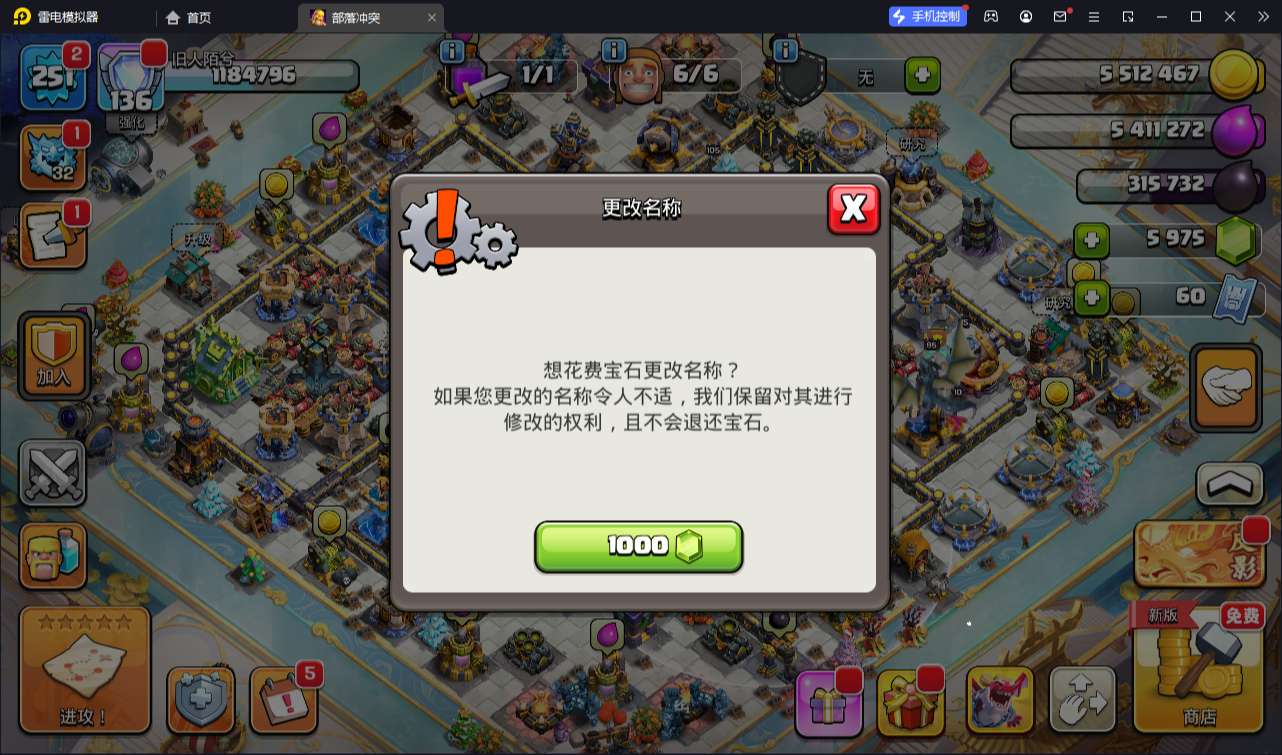Image resolution: width=1282 pixels, height=755 pixels.
Task: Open the layout move arrows icon
Action: [1083, 700]
